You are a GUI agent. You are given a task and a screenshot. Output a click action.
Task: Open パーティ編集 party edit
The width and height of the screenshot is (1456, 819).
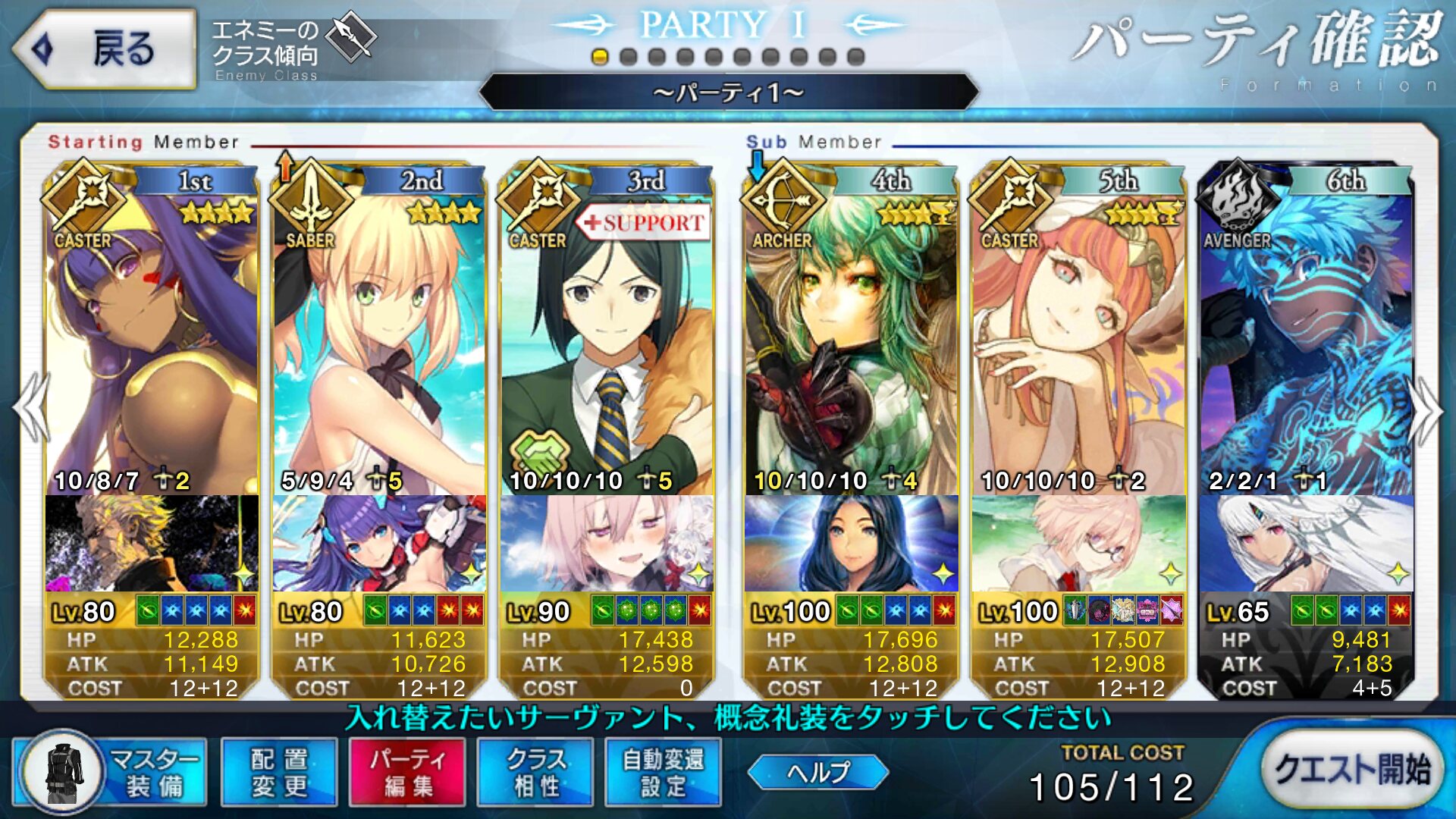pyautogui.click(x=407, y=772)
